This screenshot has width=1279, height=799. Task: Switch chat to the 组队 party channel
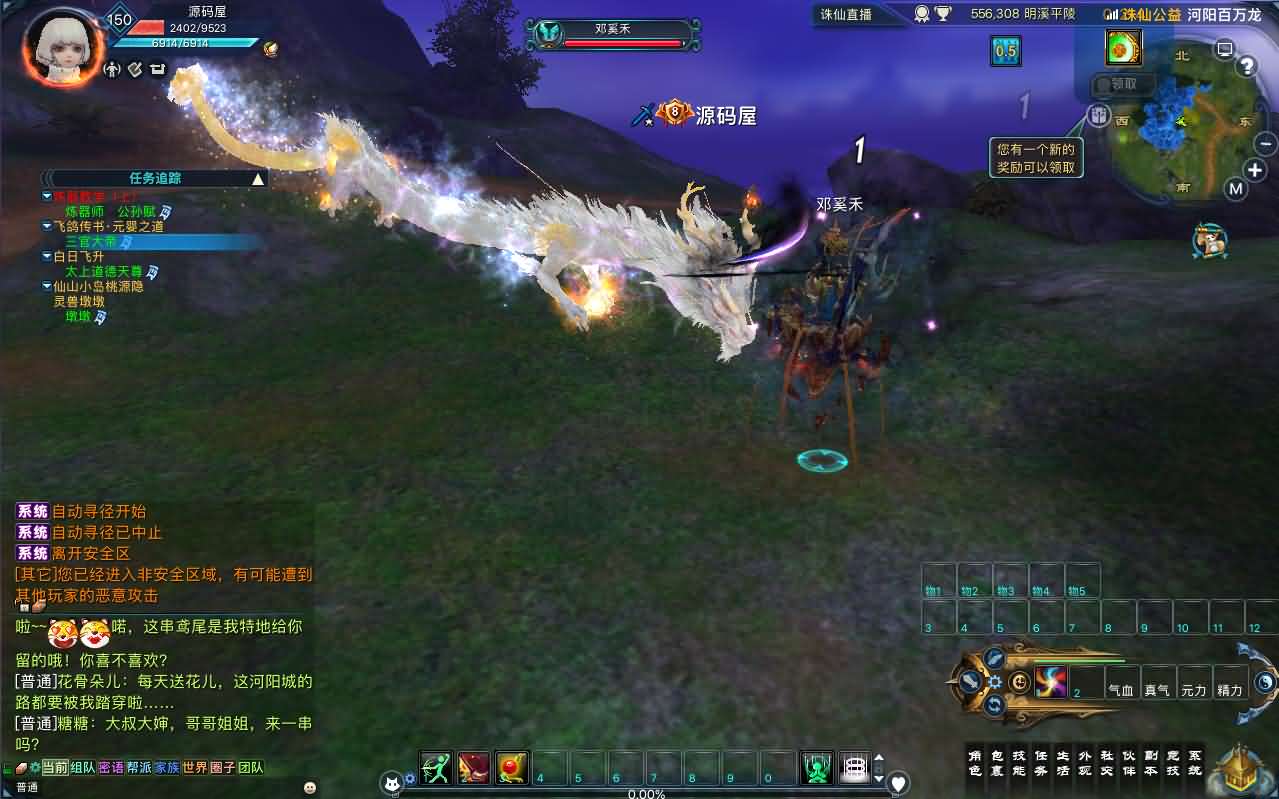83,768
